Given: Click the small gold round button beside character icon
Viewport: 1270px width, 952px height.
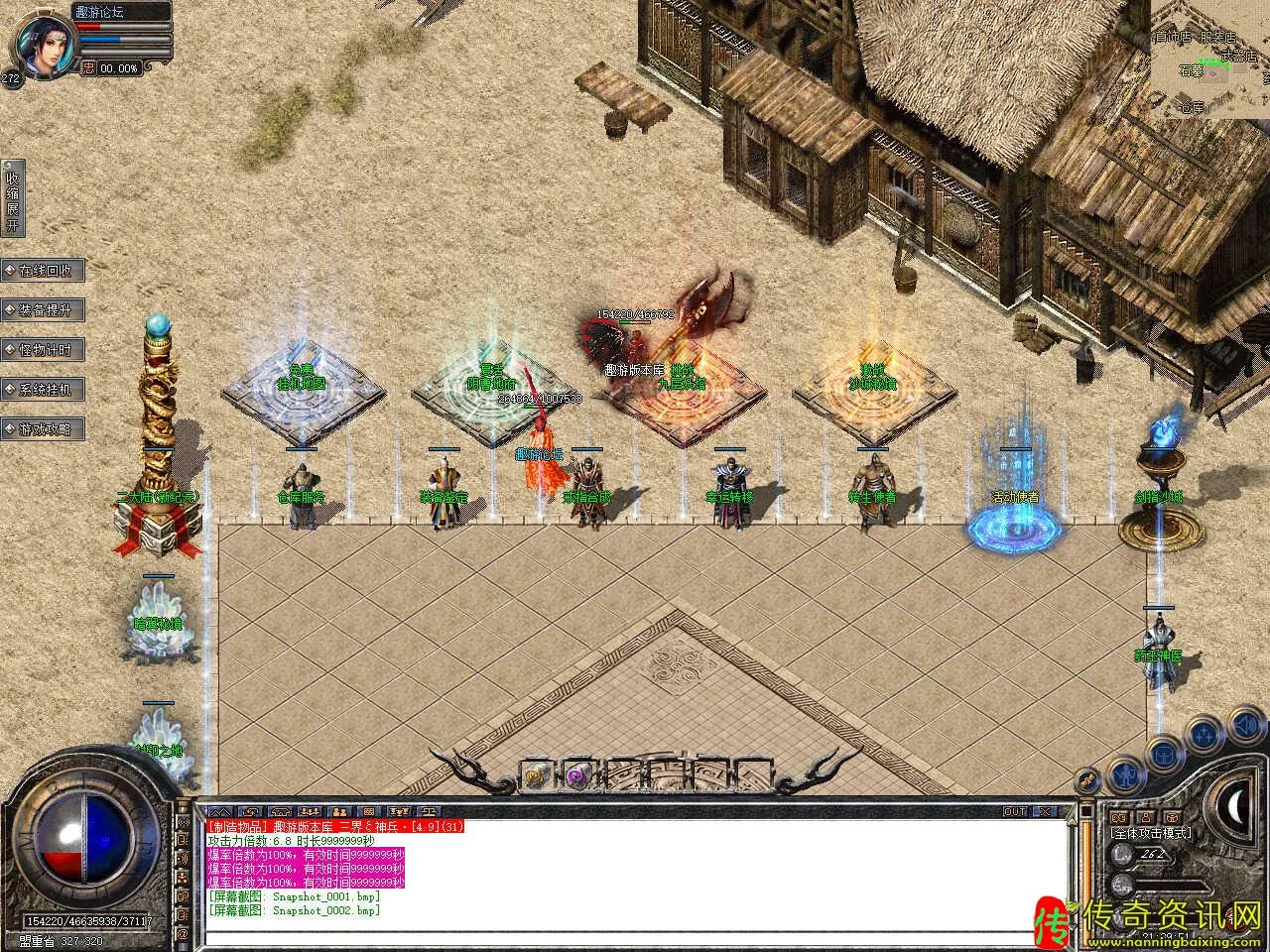Looking at the screenshot, I should (1088, 779).
